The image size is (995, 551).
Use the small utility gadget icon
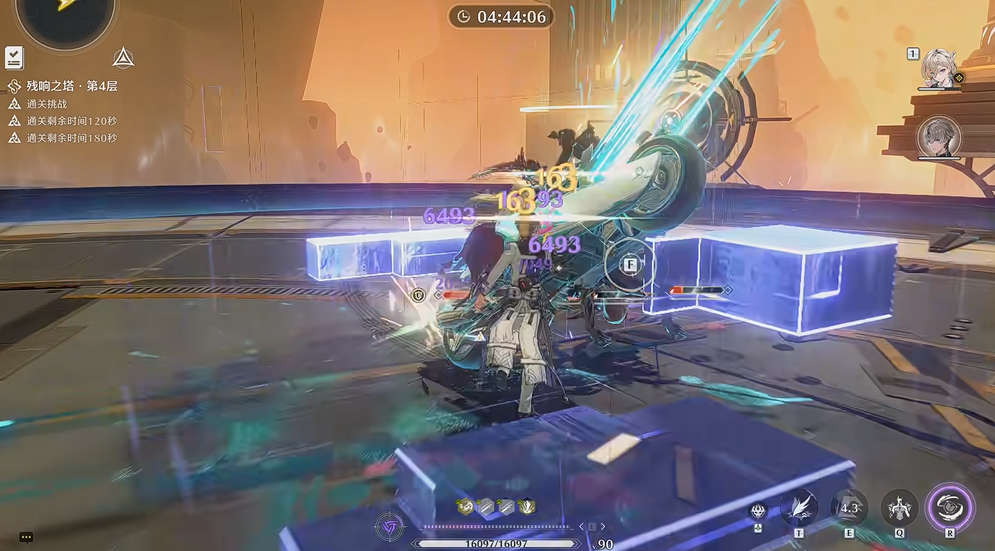[758, 512]
